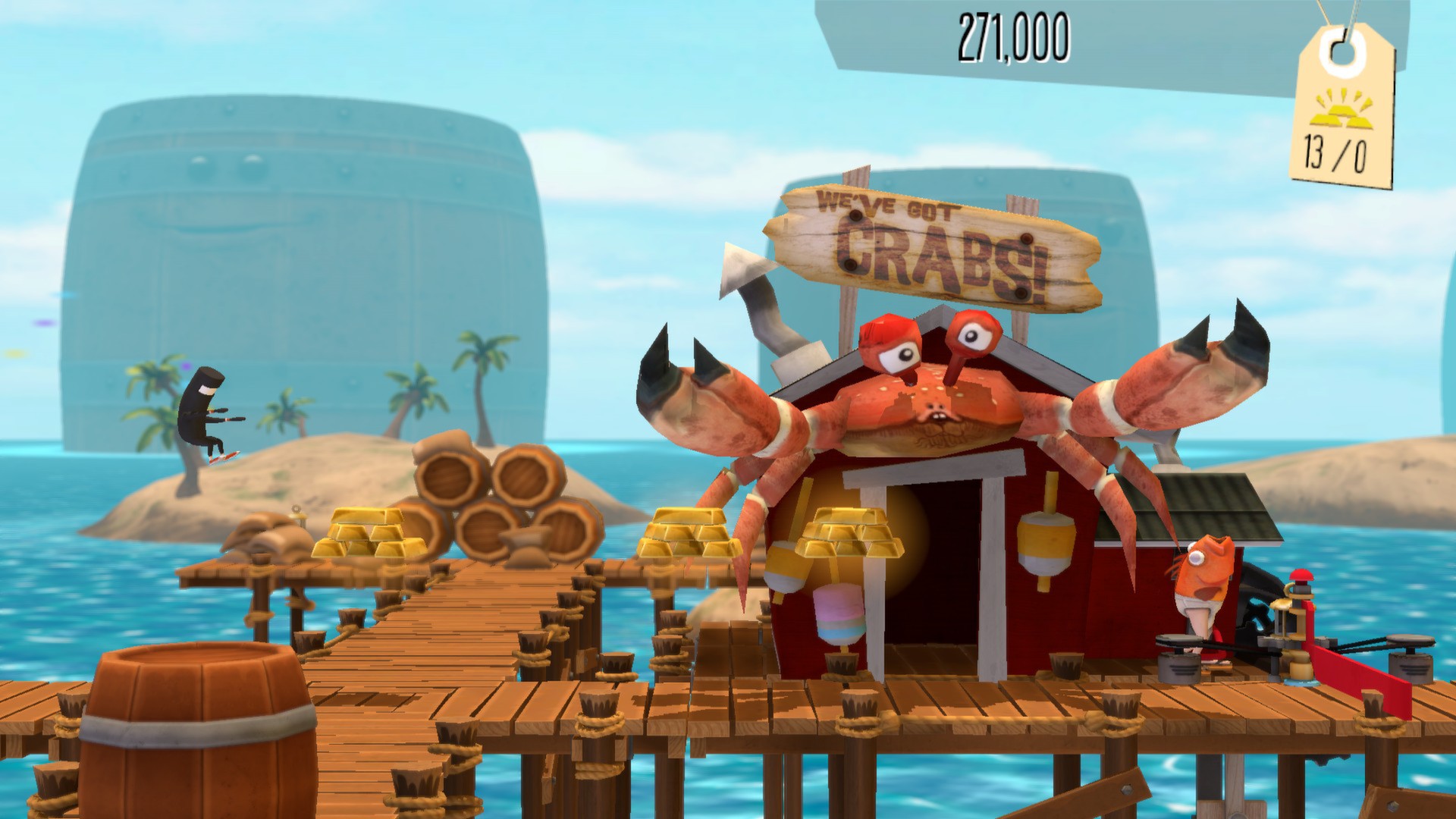This screenshot has height=819, width=1456.
Task: Click the 271,000 score banner
Action: 1016,34
